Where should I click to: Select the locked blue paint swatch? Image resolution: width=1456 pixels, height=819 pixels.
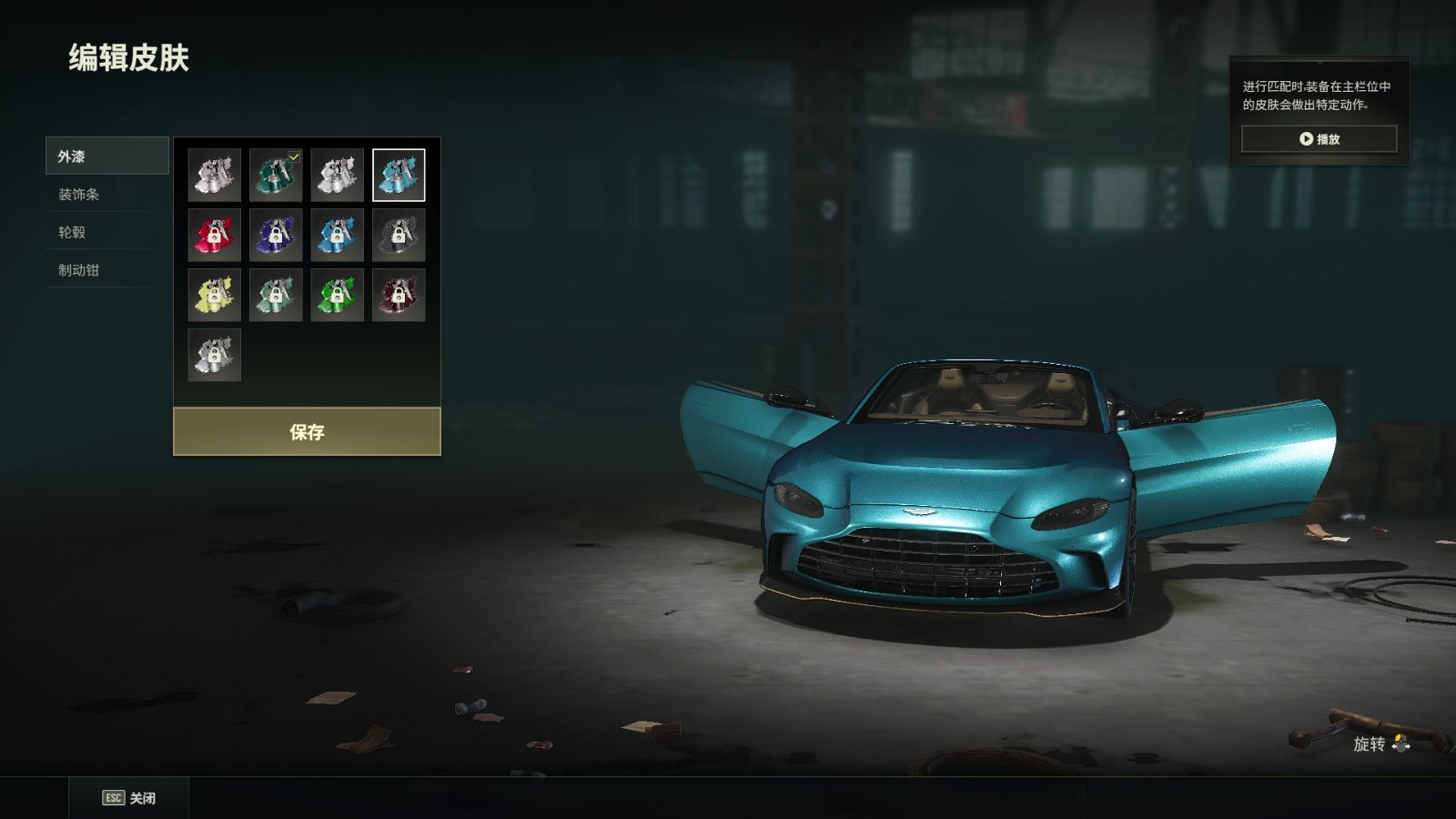tap(337, 235)
